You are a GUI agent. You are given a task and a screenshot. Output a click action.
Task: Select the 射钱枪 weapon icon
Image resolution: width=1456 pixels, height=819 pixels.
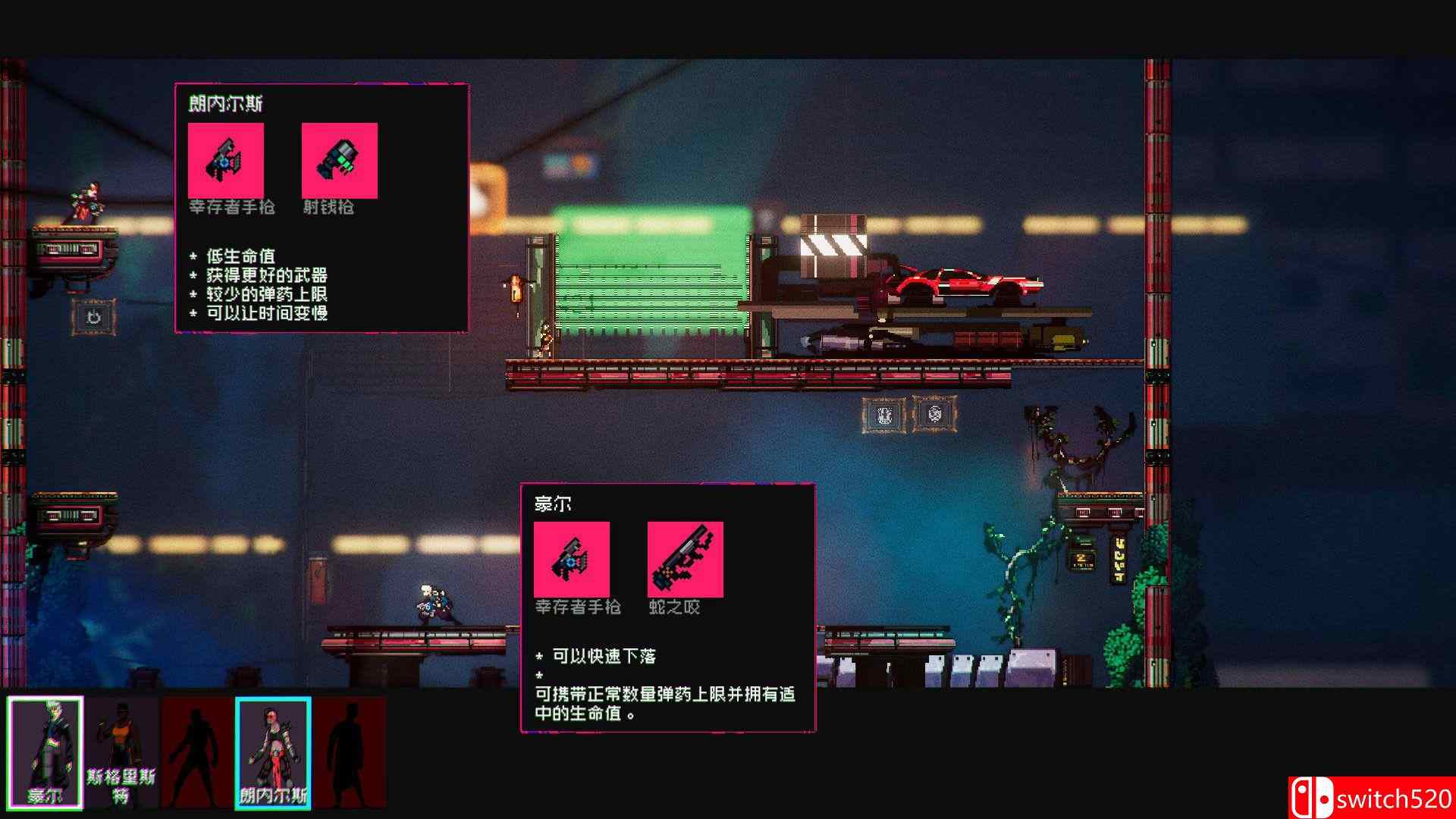(x=338, y=161)
